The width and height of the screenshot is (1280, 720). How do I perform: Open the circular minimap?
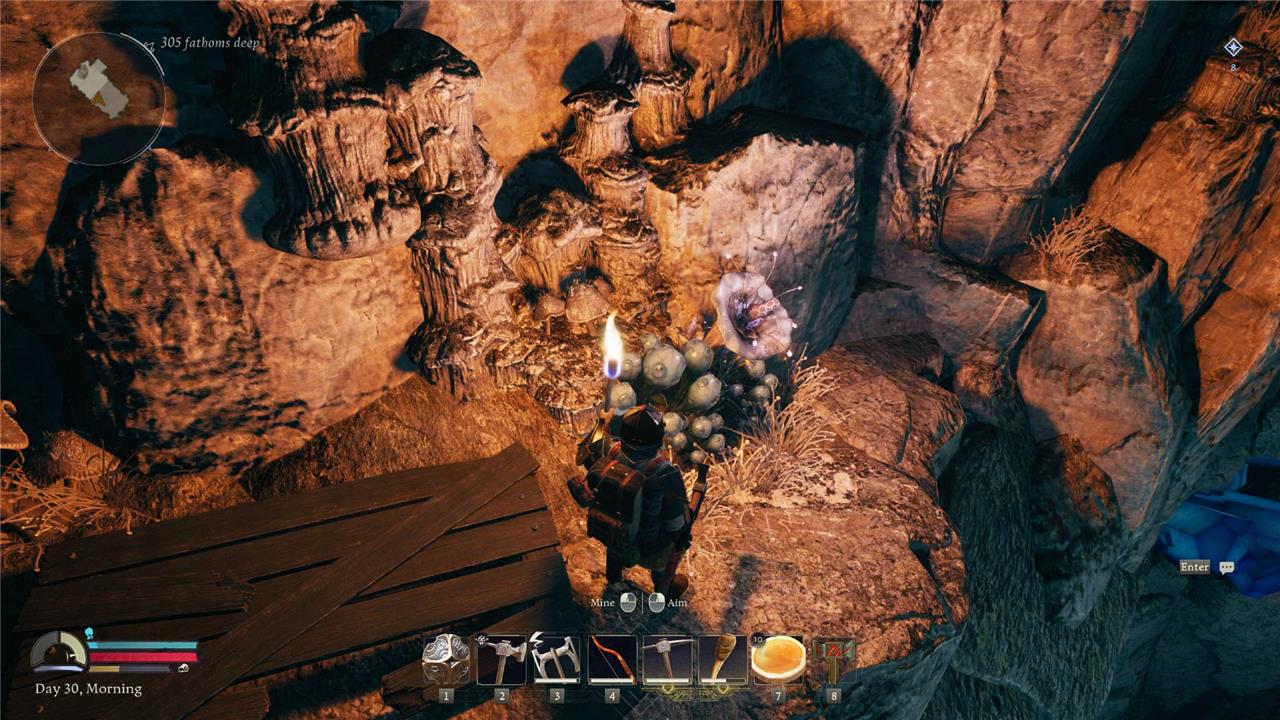click(x=99, y=98)
